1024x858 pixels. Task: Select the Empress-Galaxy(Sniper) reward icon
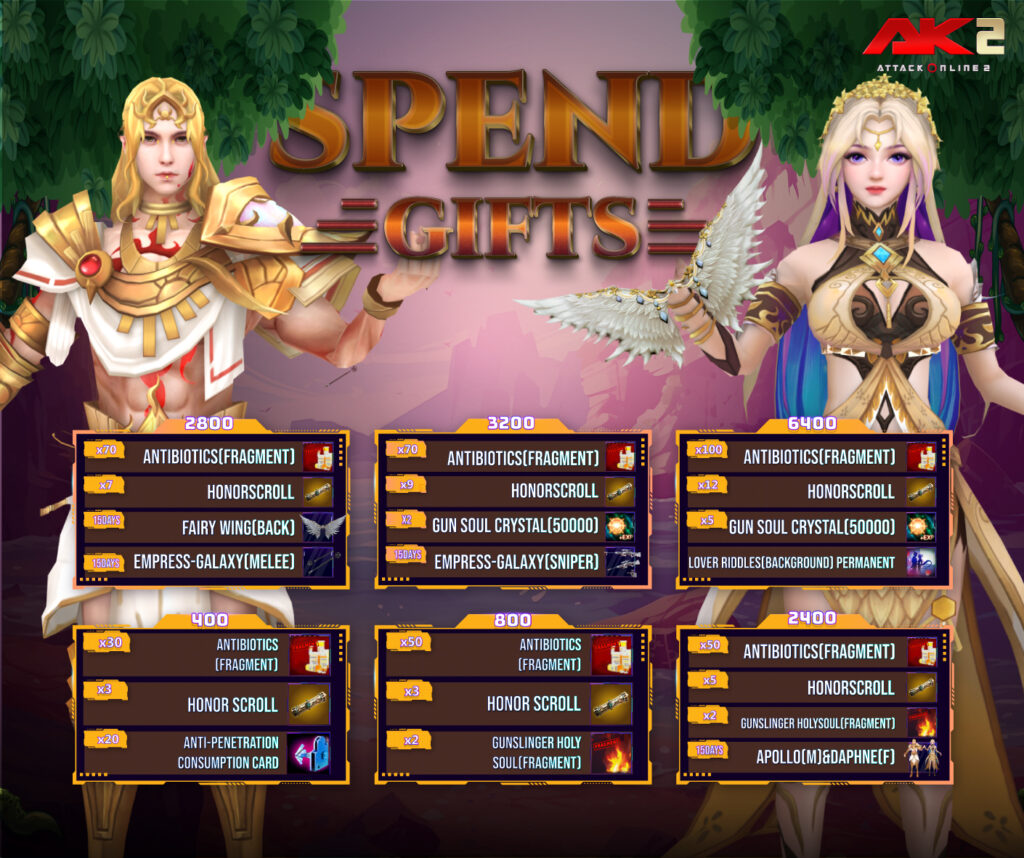point(620,562)
